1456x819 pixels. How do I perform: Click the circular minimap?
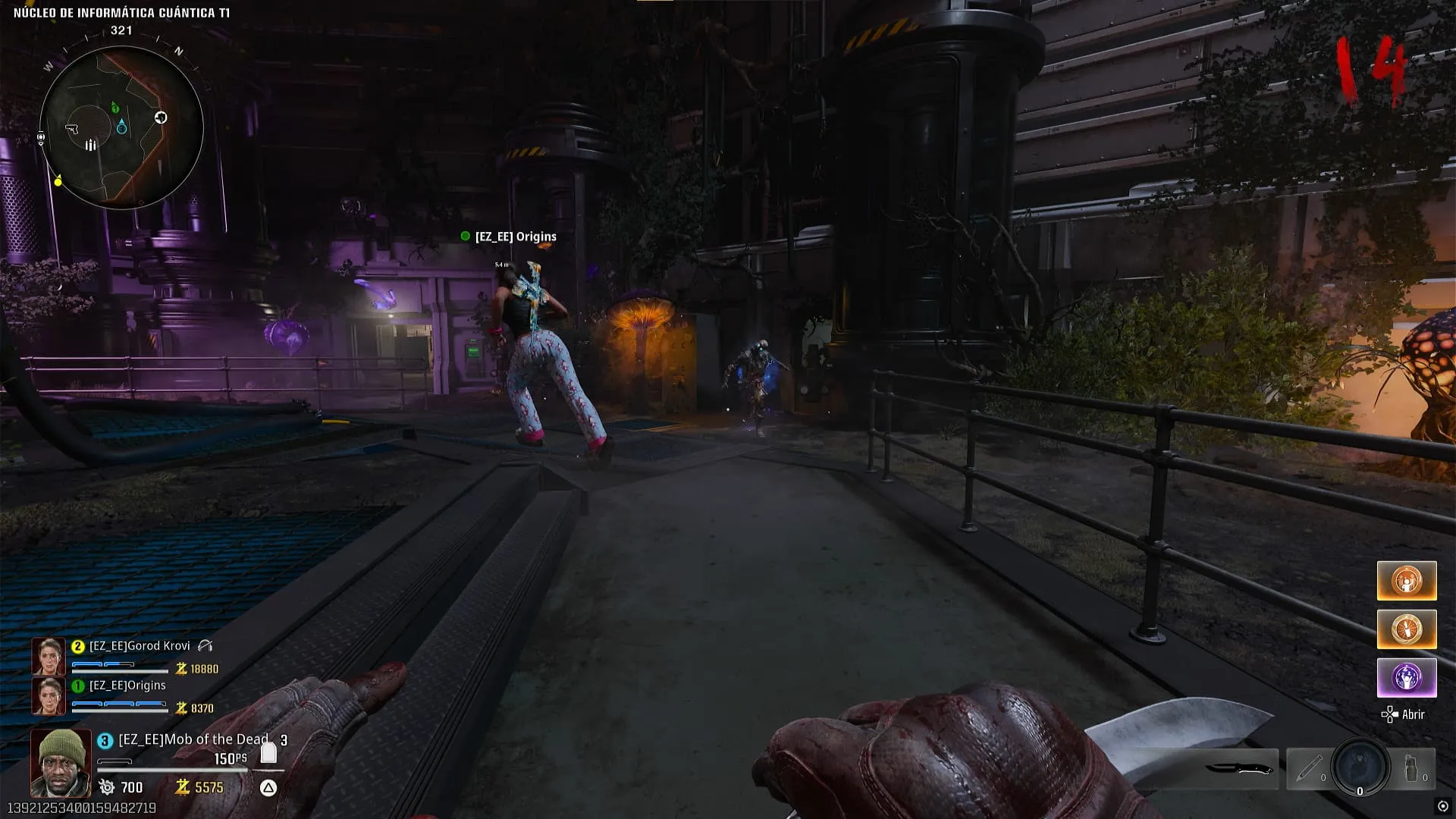point(121,127)
